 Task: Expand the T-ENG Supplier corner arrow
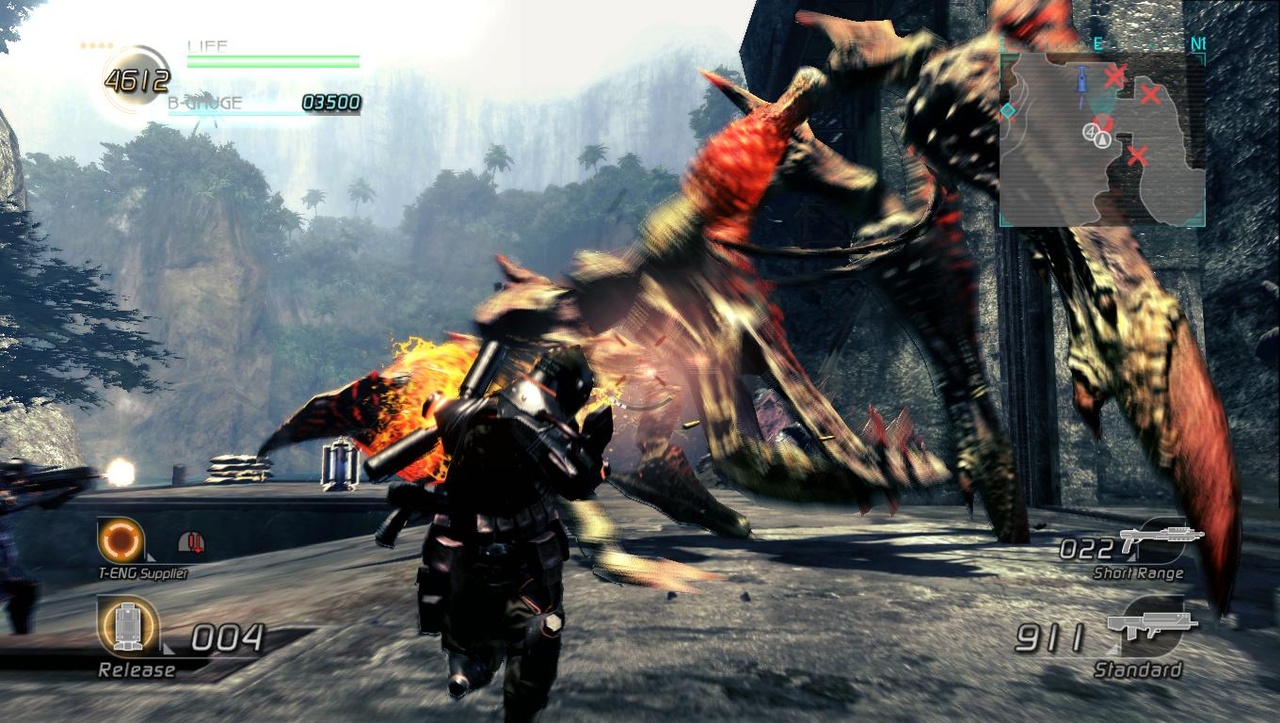click(149, 557)
